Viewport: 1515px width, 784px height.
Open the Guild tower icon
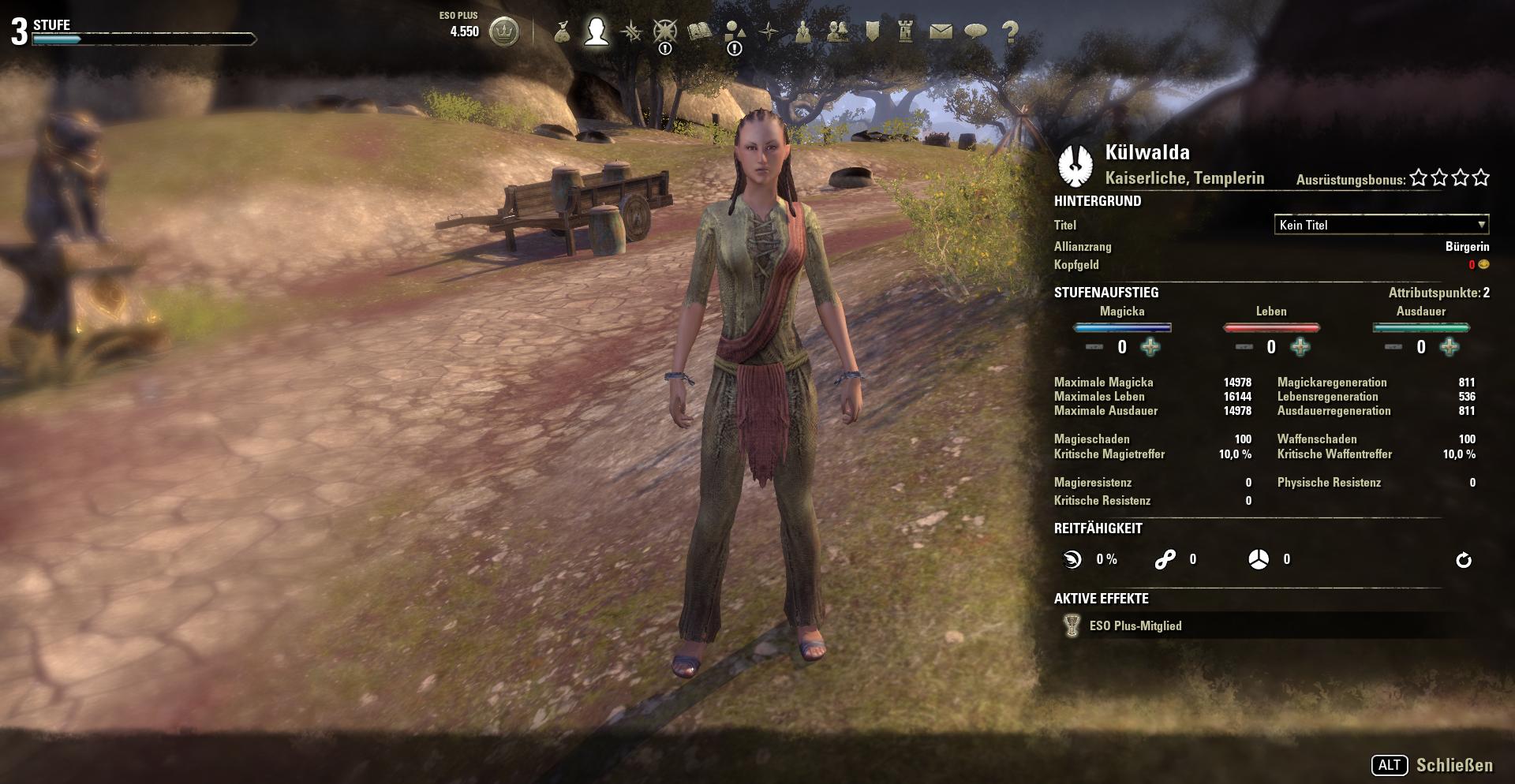[x=905, y=30]
